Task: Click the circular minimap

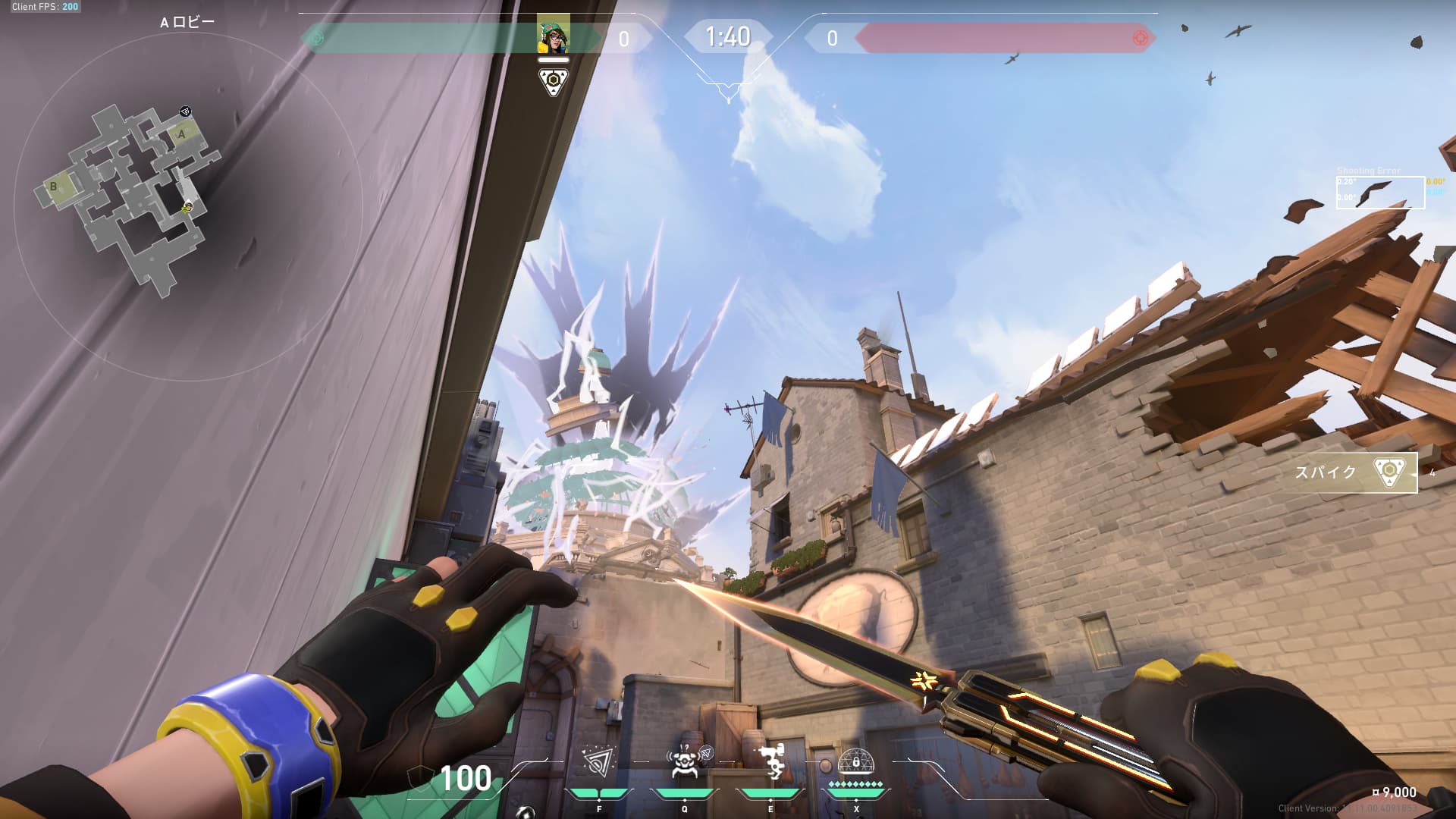Action: [187, 205]
